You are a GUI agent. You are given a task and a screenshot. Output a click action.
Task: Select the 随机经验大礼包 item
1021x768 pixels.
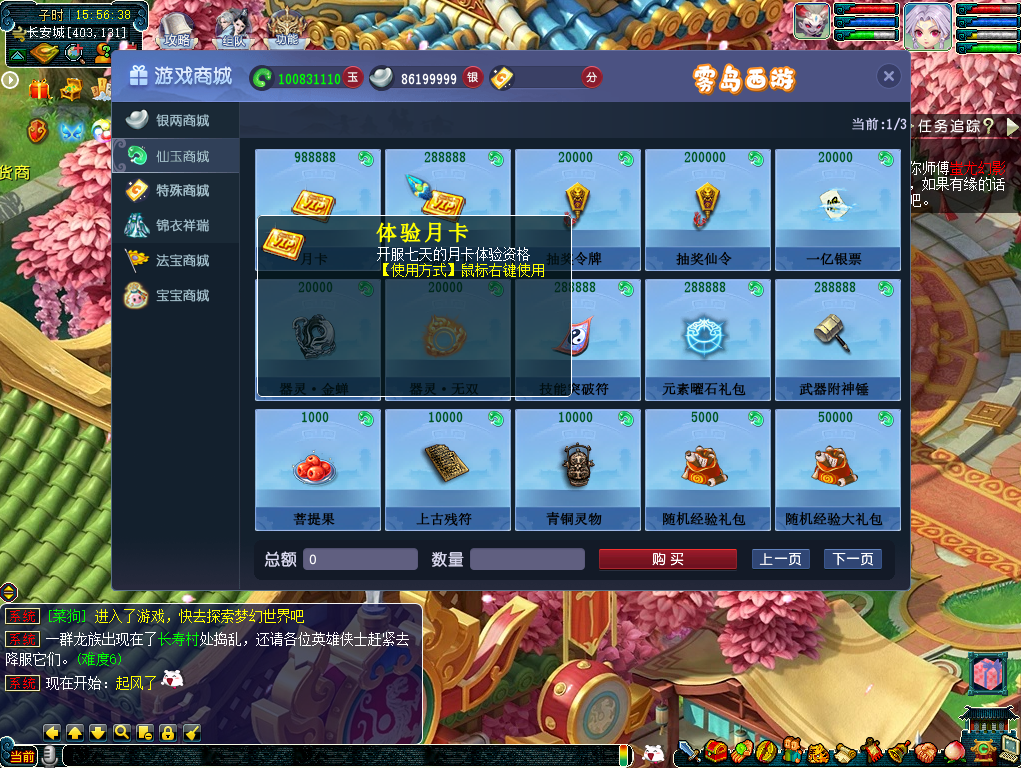click(x=837, y=469)
